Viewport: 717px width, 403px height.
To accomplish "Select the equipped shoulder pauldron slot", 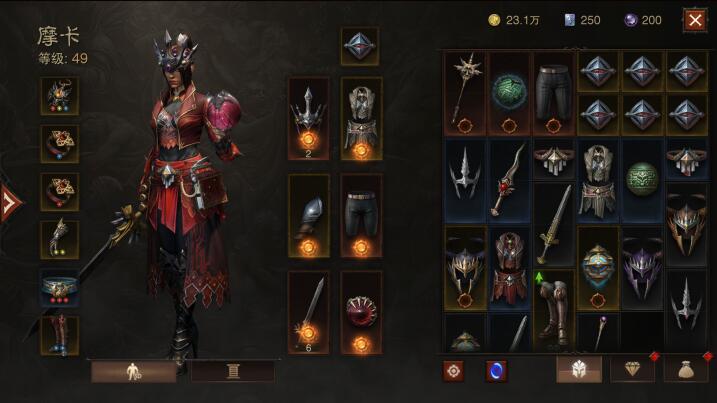I will pyautogui.click(x=309, y=215).
